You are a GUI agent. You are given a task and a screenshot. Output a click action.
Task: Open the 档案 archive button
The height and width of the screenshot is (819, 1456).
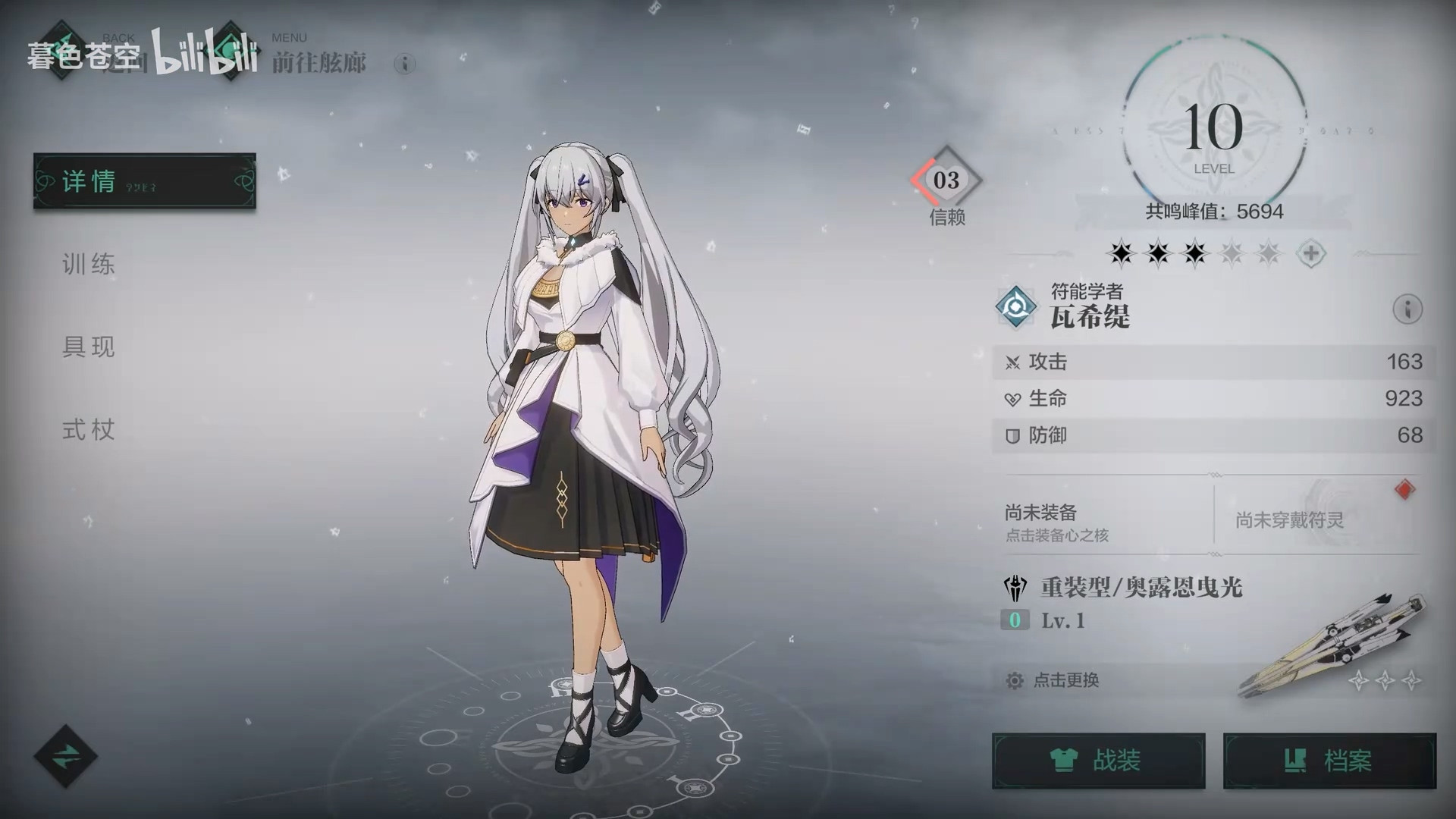pyautogui.click(x=1329, y=760)
